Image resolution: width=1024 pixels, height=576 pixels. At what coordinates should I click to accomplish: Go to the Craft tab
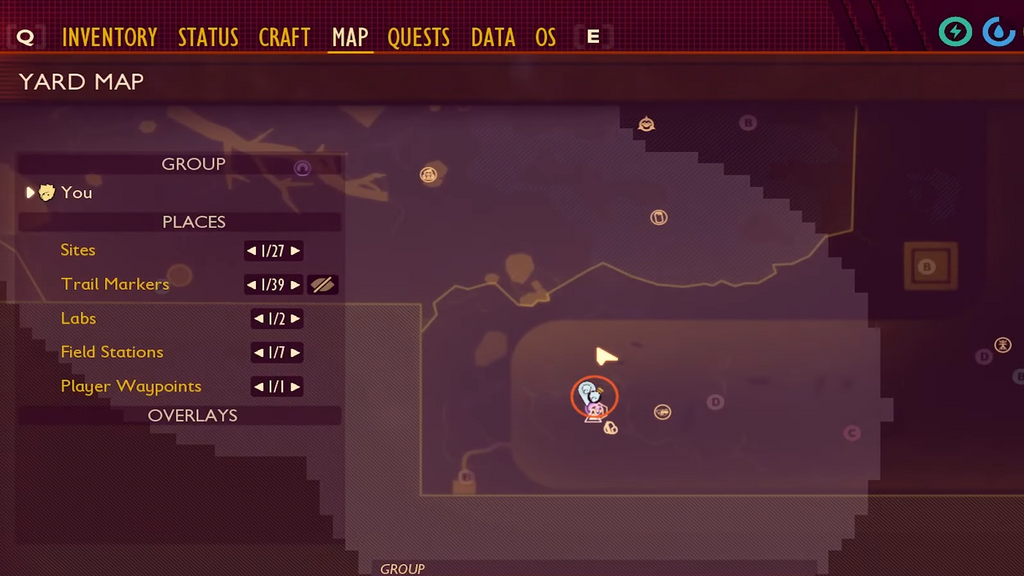coord(284,38)
